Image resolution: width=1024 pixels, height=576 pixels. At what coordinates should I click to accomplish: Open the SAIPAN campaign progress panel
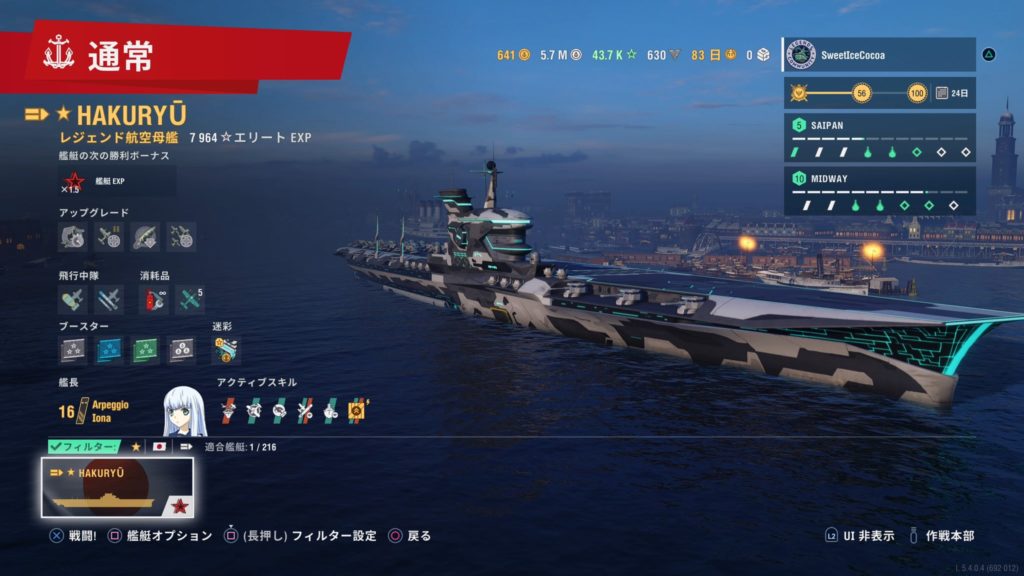878,138
